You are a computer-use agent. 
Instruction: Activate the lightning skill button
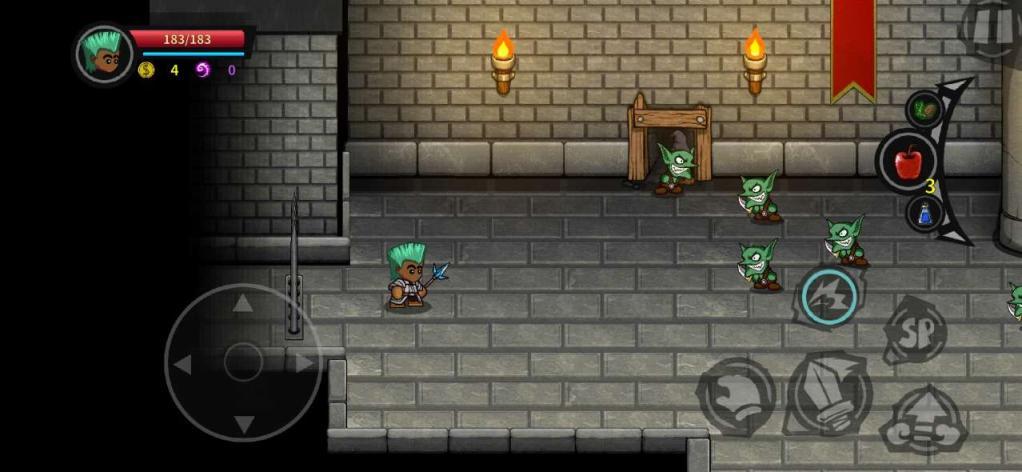[829, 296]
